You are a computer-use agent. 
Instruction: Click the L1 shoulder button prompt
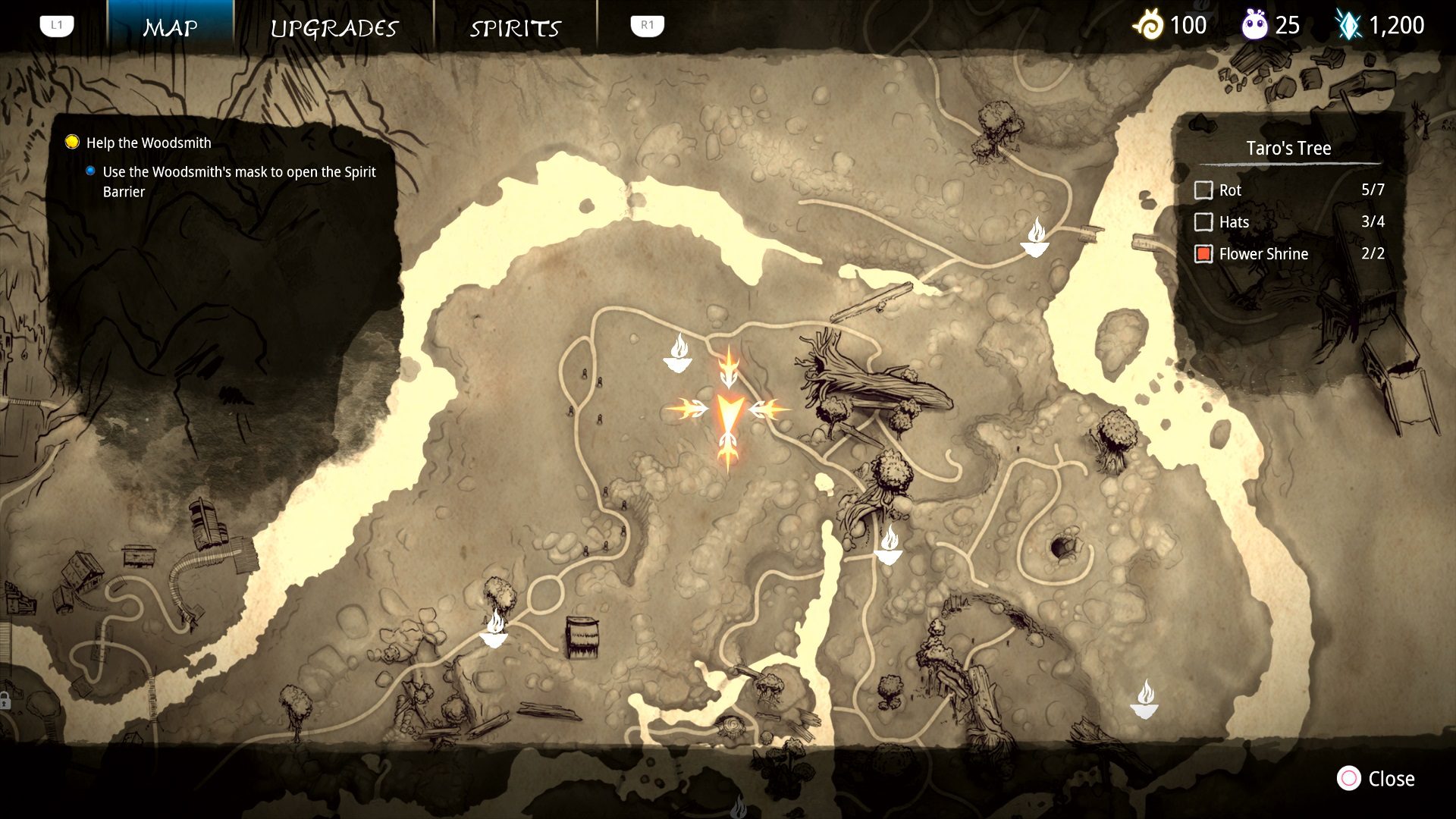click(x=56, y=24)
